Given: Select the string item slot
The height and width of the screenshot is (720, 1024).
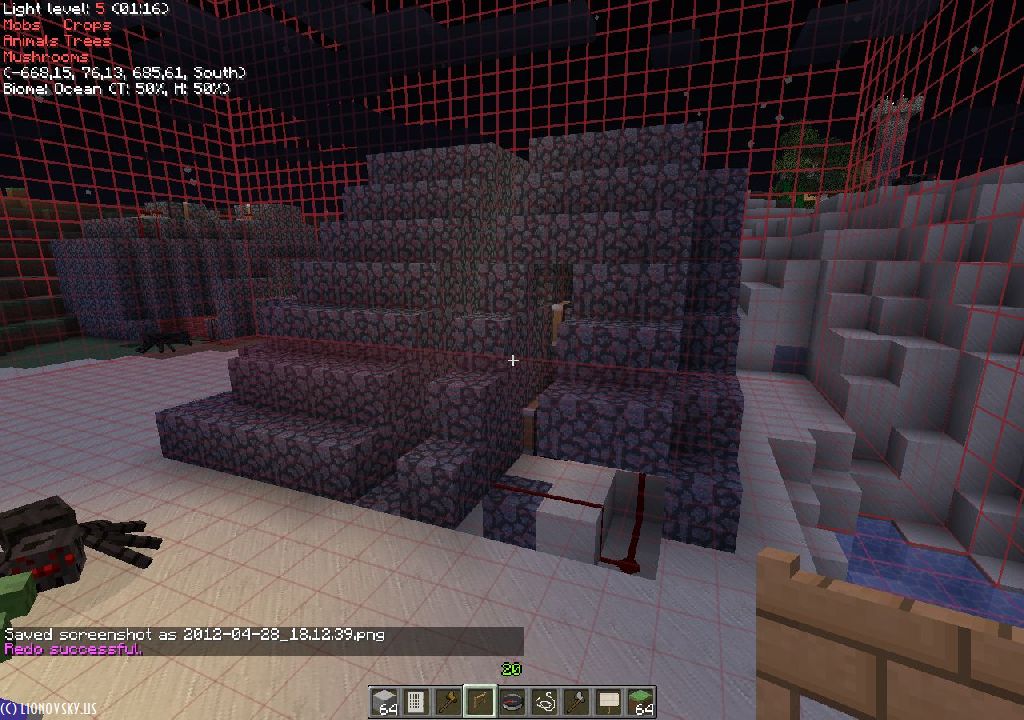Looking at the screenshot, I should point(545,702).
